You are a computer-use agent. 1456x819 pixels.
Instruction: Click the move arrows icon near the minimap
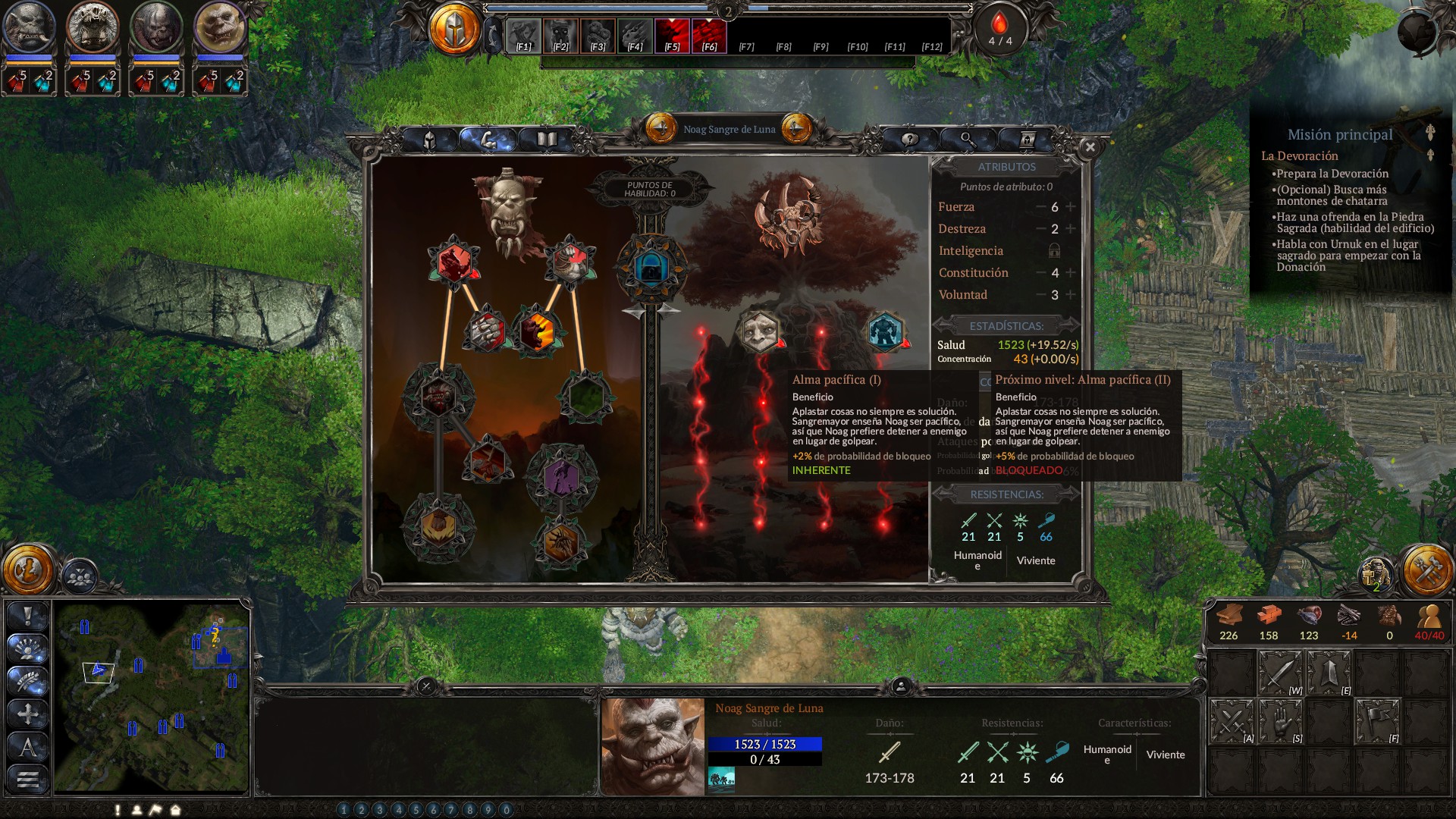27,713
